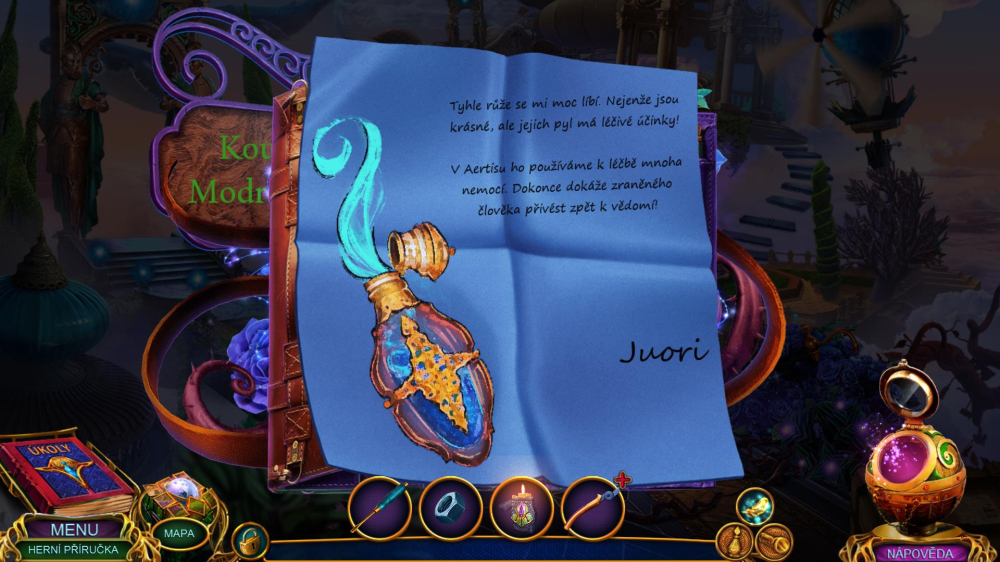Click the teal genie lamp icon

click(x=755, y=505)
